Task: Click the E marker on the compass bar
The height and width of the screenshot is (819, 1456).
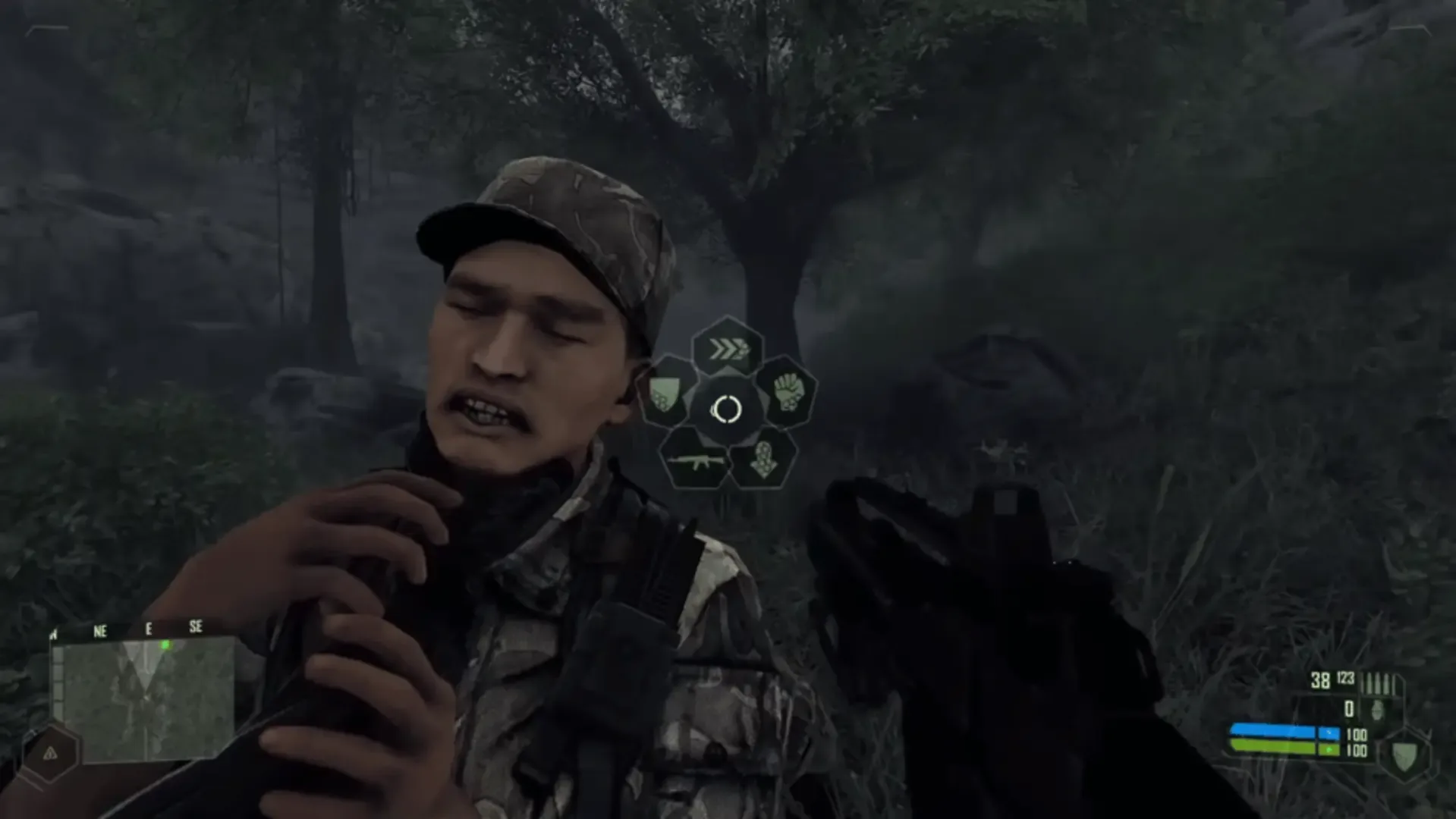Action: [x=149, y=629]
